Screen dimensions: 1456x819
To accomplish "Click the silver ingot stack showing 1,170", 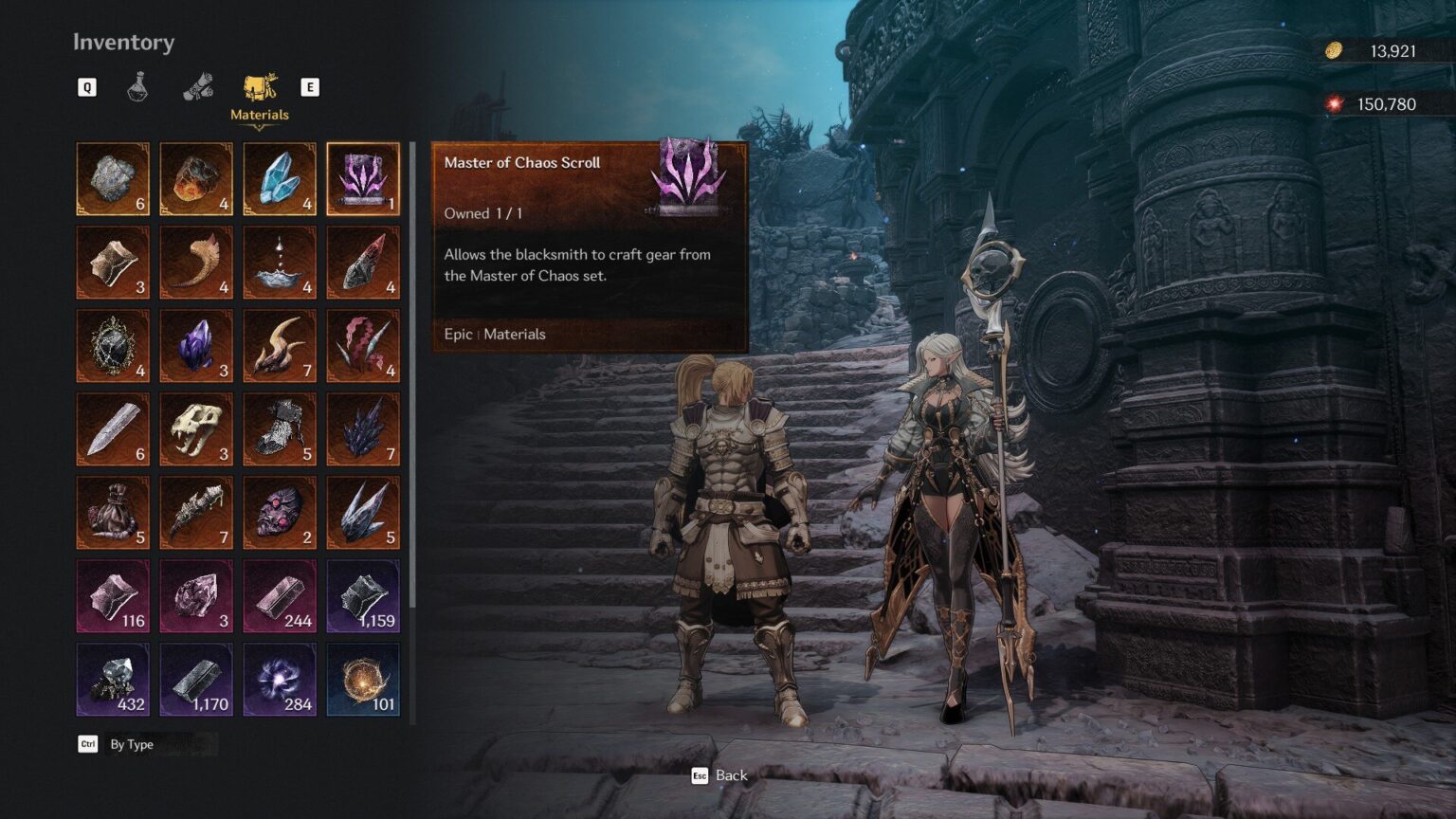I will (x=196, y=678).
